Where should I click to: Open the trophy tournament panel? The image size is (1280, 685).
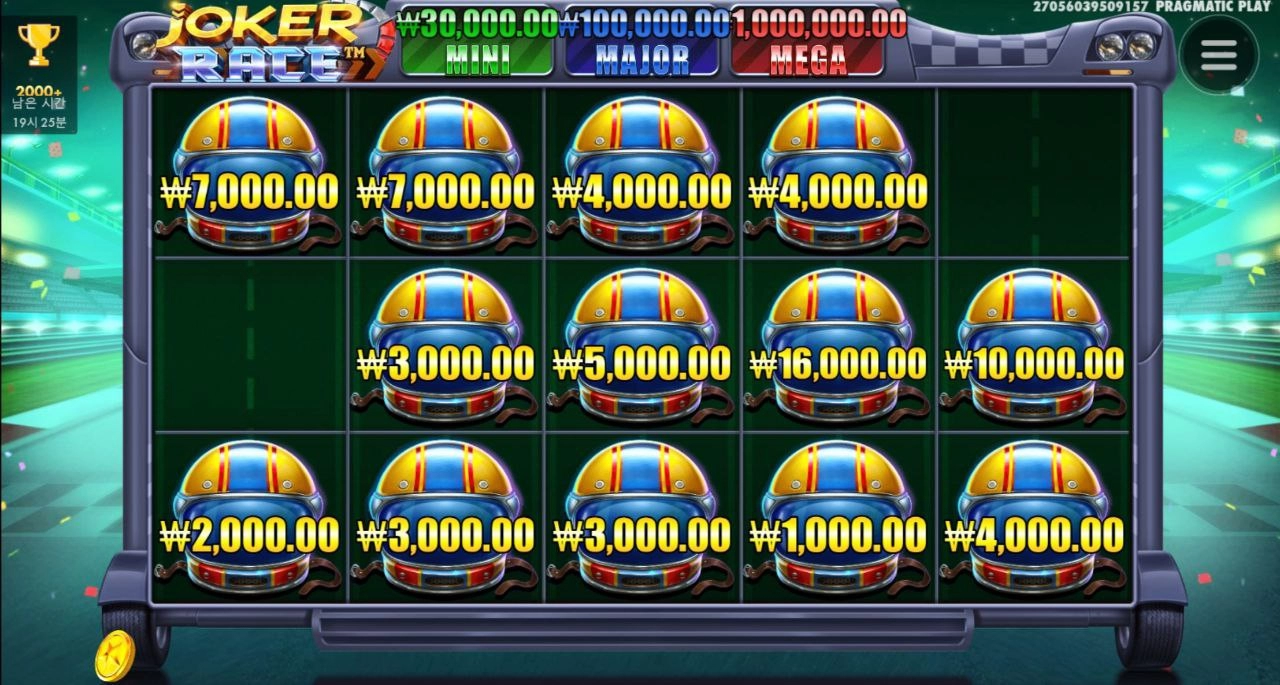(39, 45)
